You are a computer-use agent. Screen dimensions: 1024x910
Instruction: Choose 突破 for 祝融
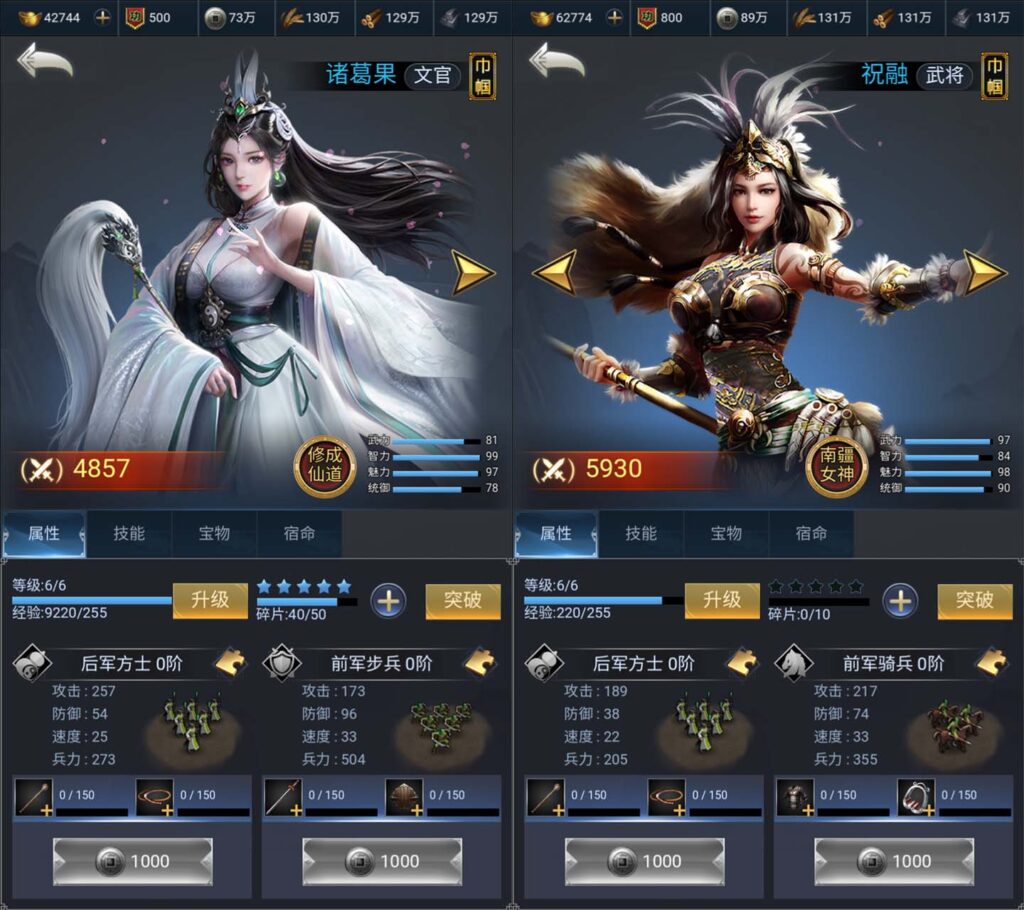[x=974, y=600]
